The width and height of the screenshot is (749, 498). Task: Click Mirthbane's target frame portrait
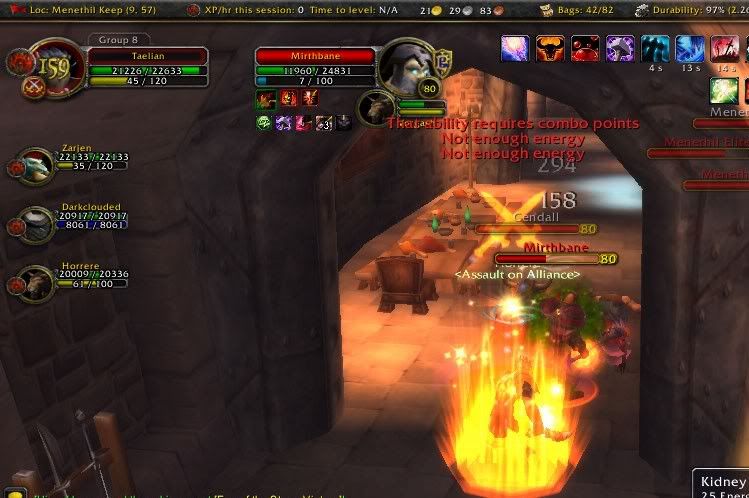[x=406, y=67]
